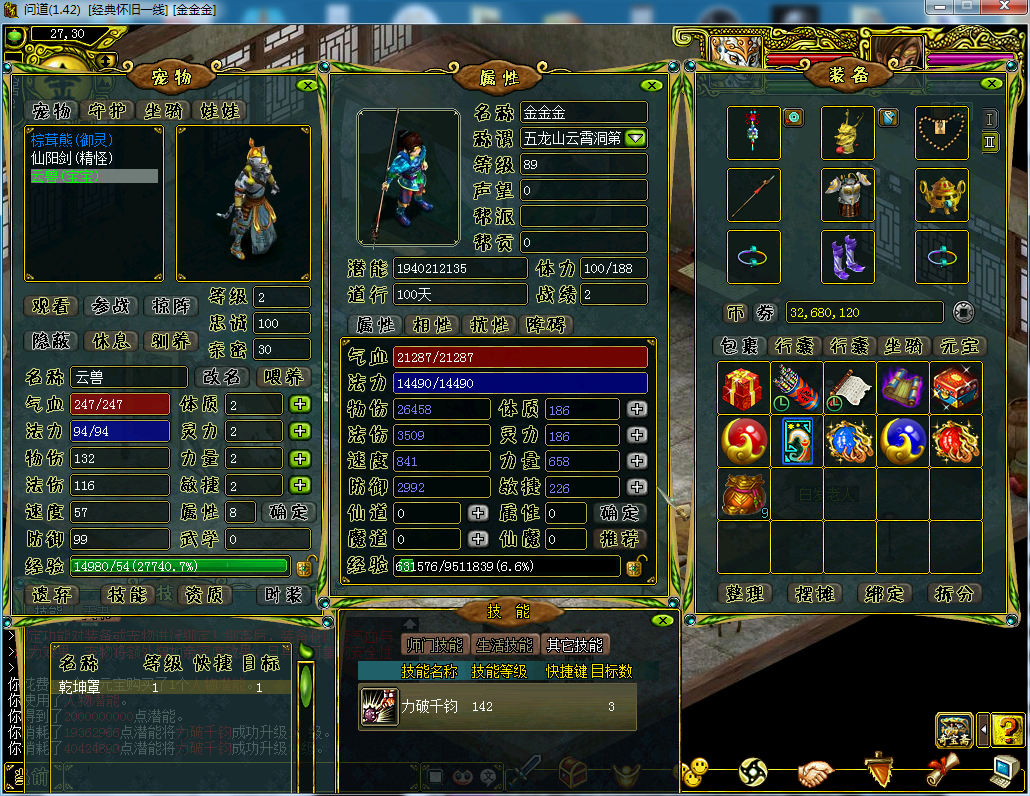Open the title dropdown arrow
This screenshot has height=796, width=1030.
pyautogui.click(x=635, y=138)
